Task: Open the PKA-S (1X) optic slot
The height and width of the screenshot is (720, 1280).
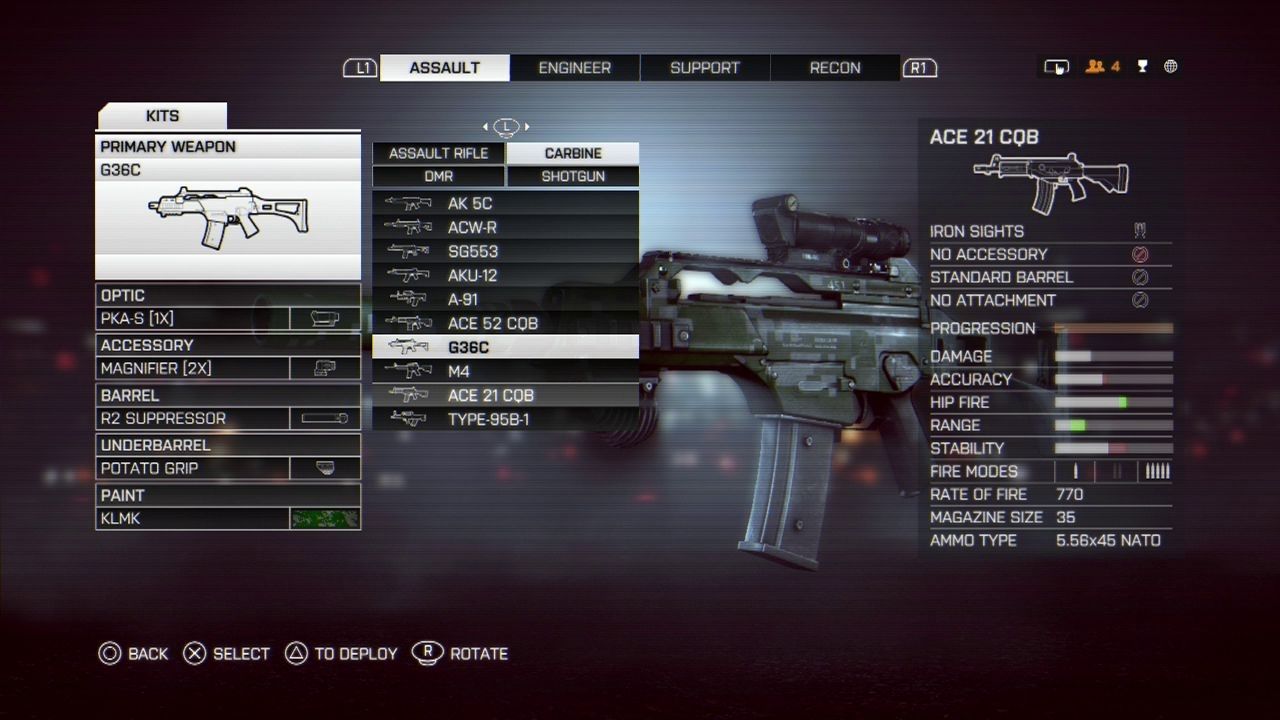Action: (228, 319)
